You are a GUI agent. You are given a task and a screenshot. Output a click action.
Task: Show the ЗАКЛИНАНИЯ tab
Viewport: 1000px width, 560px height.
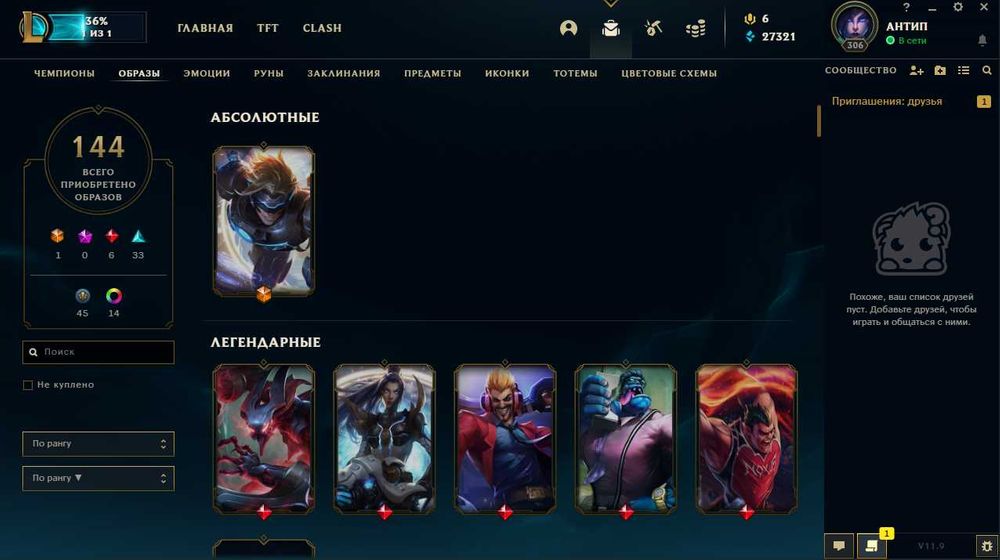344,73
